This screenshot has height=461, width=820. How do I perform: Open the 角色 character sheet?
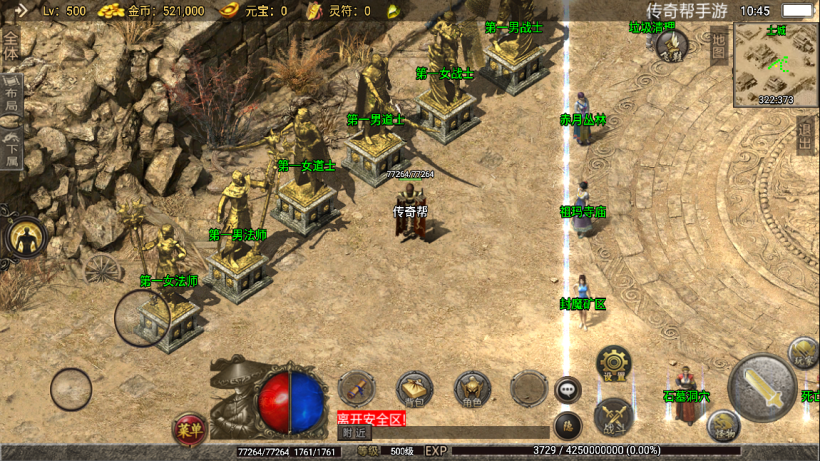pos(472,388)
